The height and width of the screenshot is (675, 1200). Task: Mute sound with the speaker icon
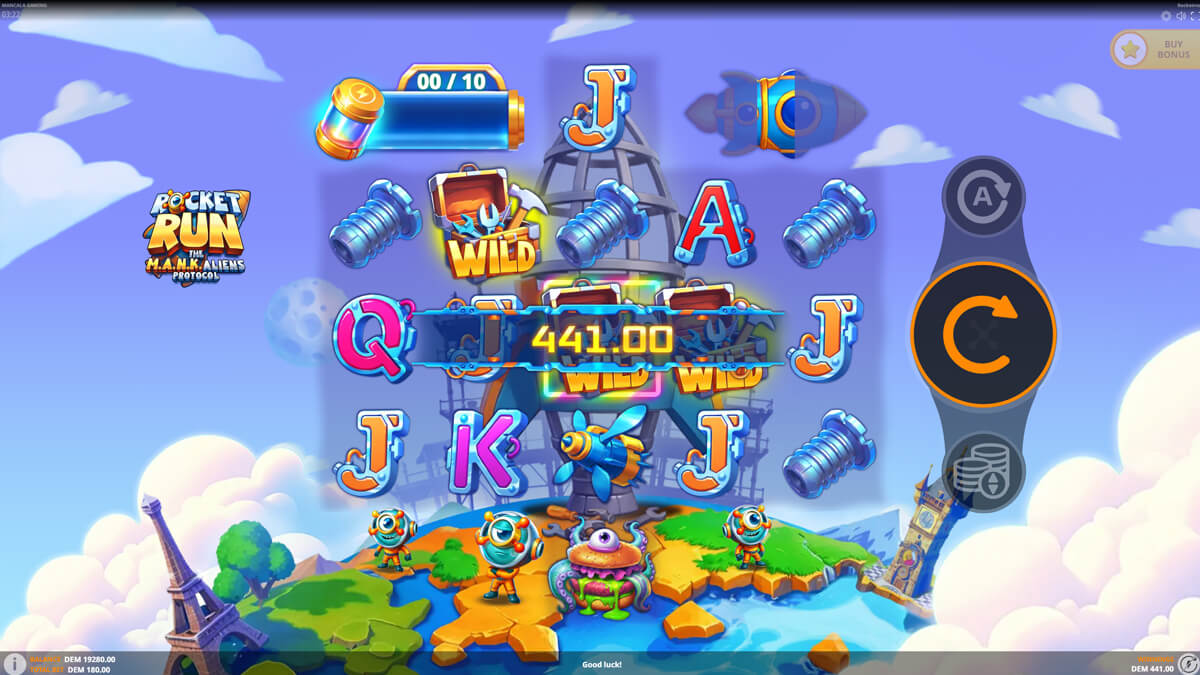1180,16
